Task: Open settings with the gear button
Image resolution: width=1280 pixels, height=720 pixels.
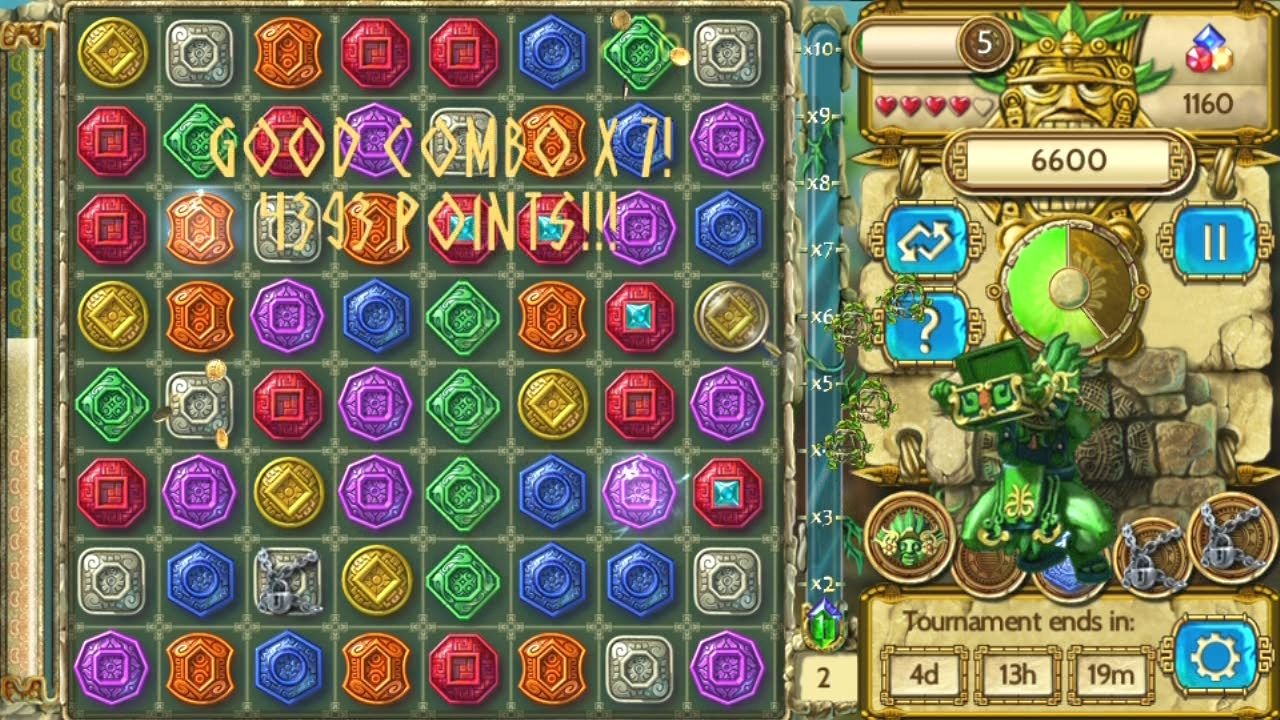Action: [x=1215, y=656]
